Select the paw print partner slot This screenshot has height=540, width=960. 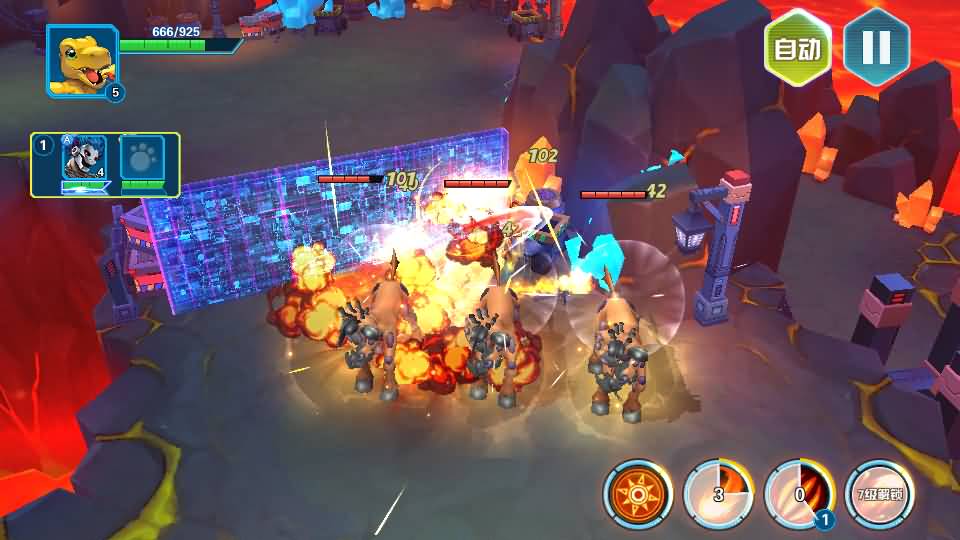click(142, 159)
